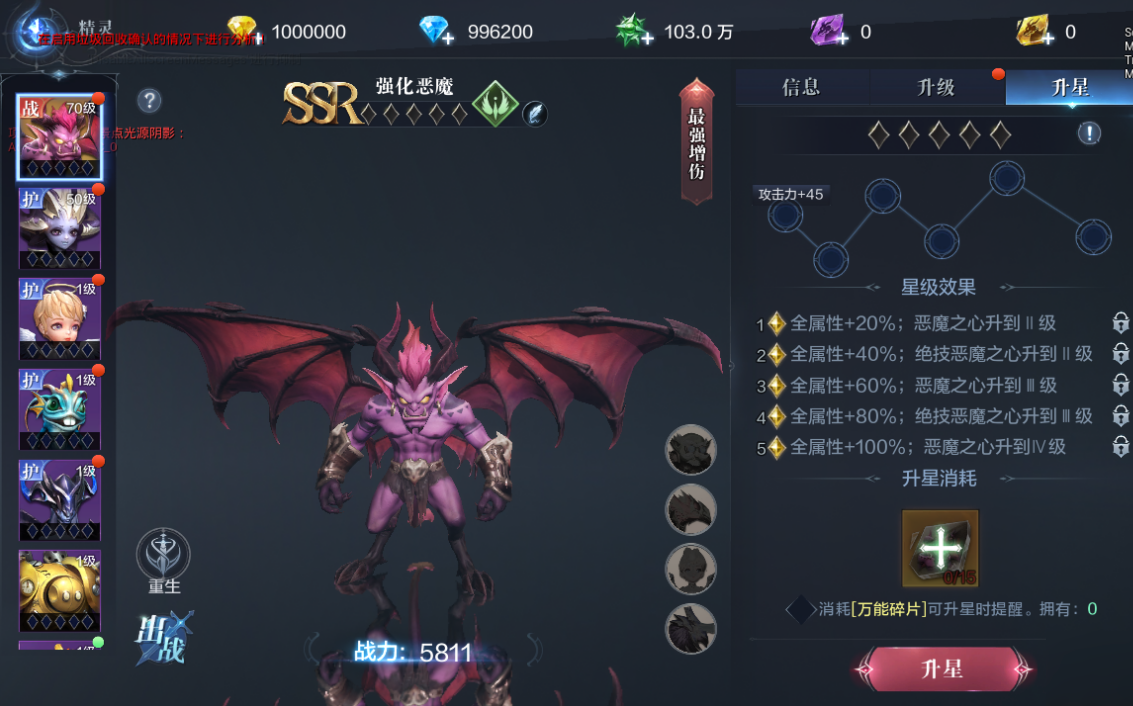Toggle the 万能碎片 reminder checkbox
Image resolution: width=1133 pixels, height=706 pixels.
[x=800, y=609]
